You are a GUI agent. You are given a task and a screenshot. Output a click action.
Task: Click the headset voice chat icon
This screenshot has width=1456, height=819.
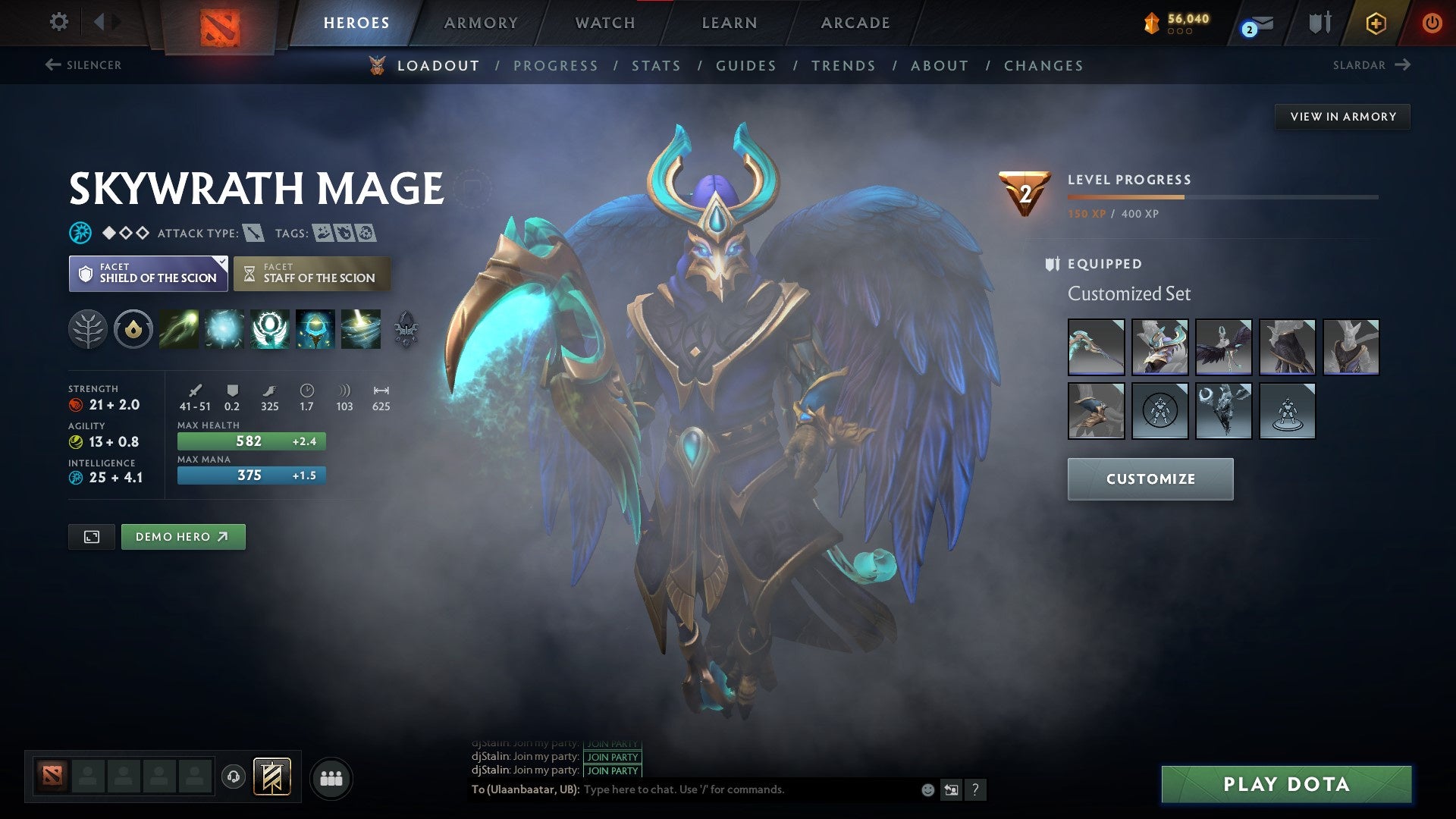tap(232, 777)
